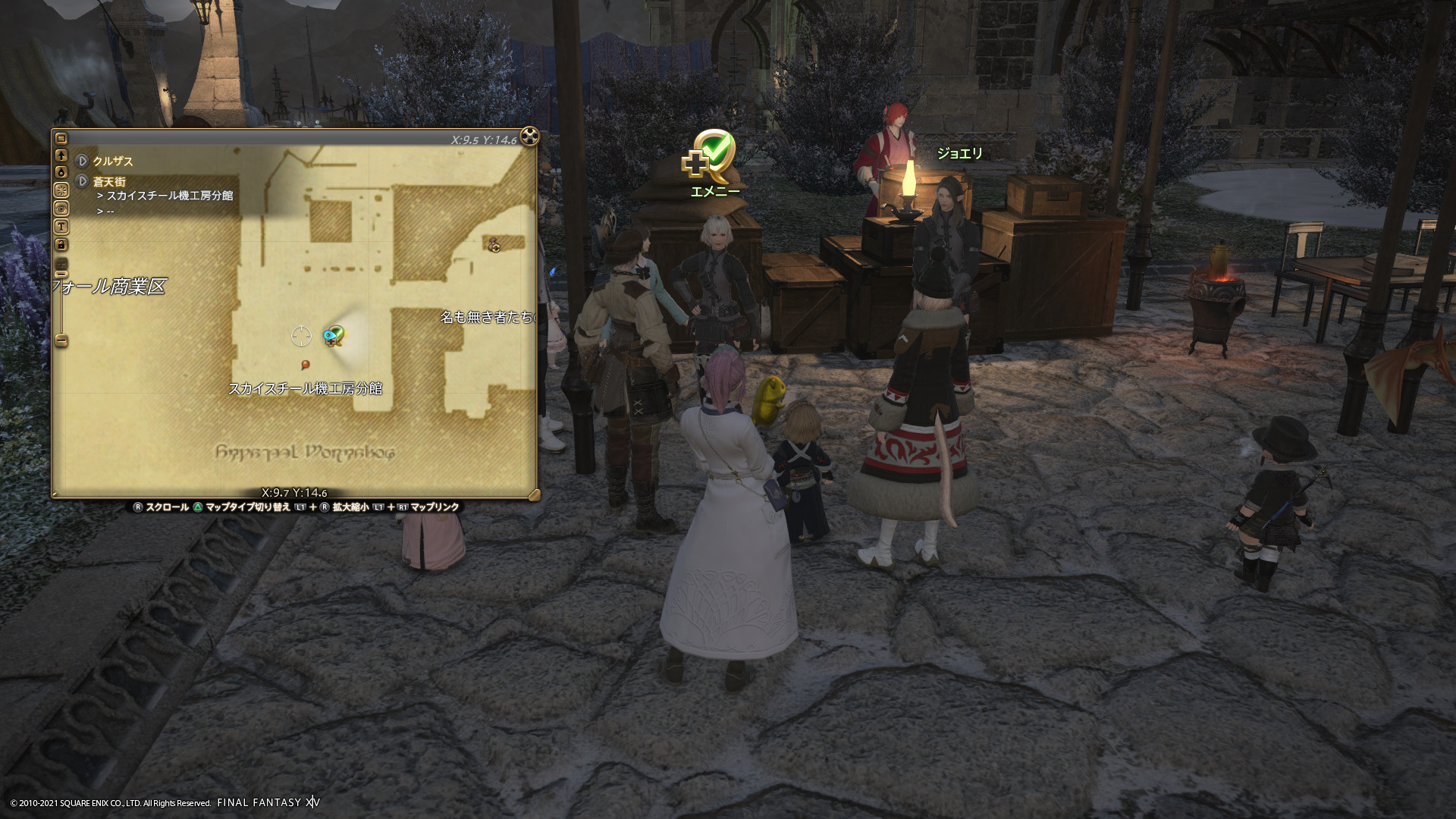Expand the 蒼天街 area selector
The image size is (1456, 819).
[83, 181]
